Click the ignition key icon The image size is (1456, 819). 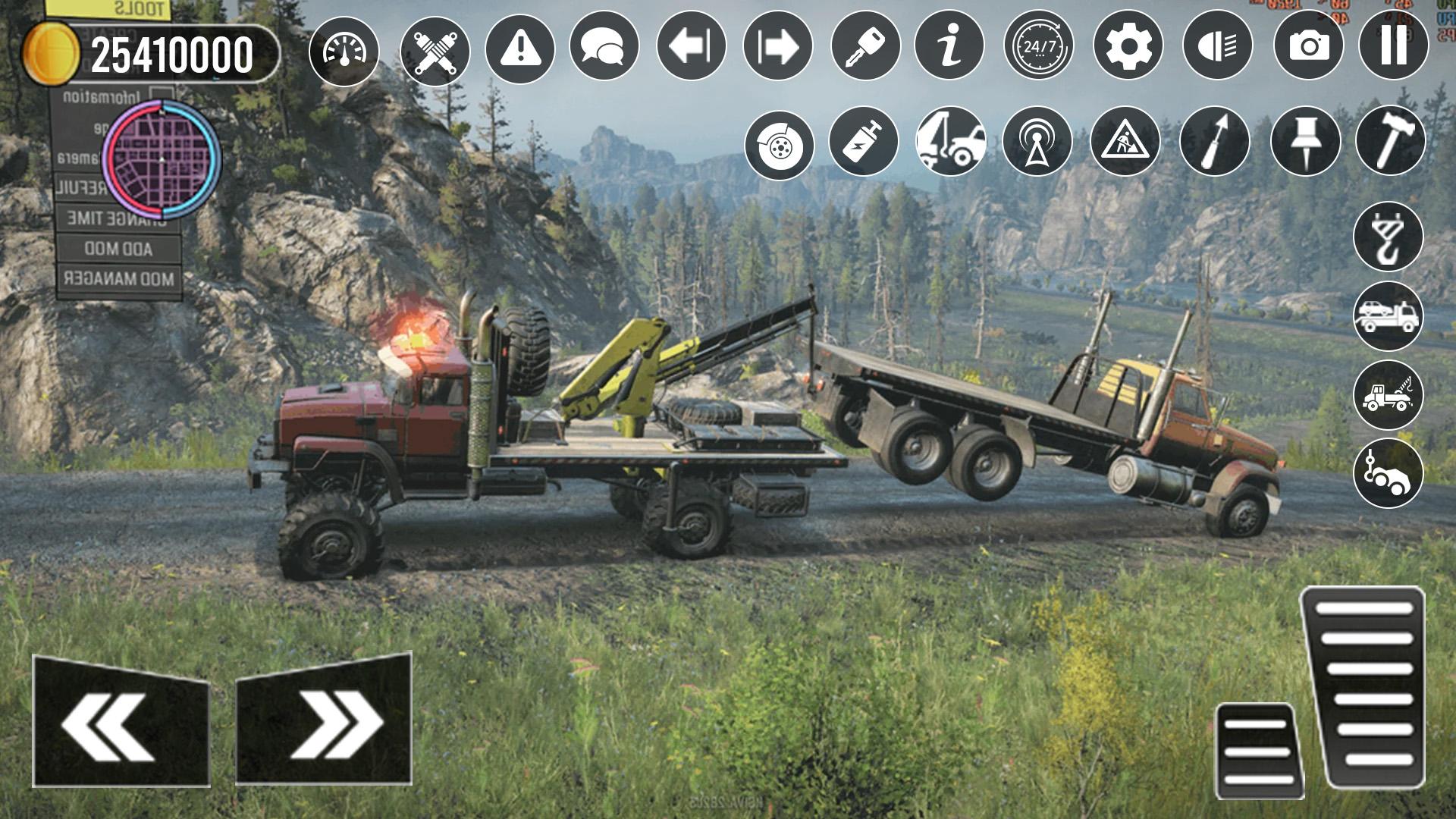point(865,45)
